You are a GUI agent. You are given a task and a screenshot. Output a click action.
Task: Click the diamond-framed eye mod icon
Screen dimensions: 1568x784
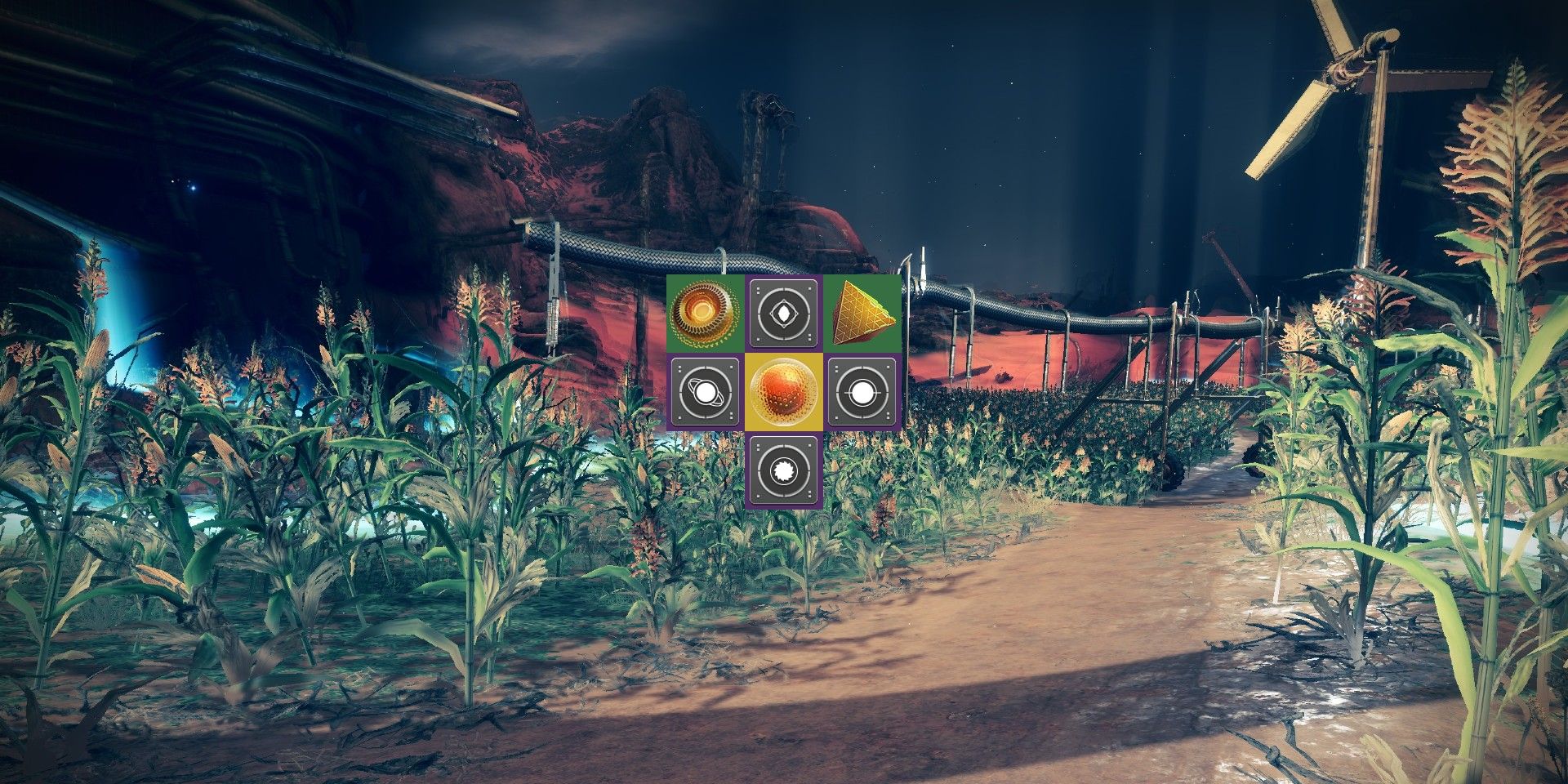pyautogui.click(x=784, y=314)
